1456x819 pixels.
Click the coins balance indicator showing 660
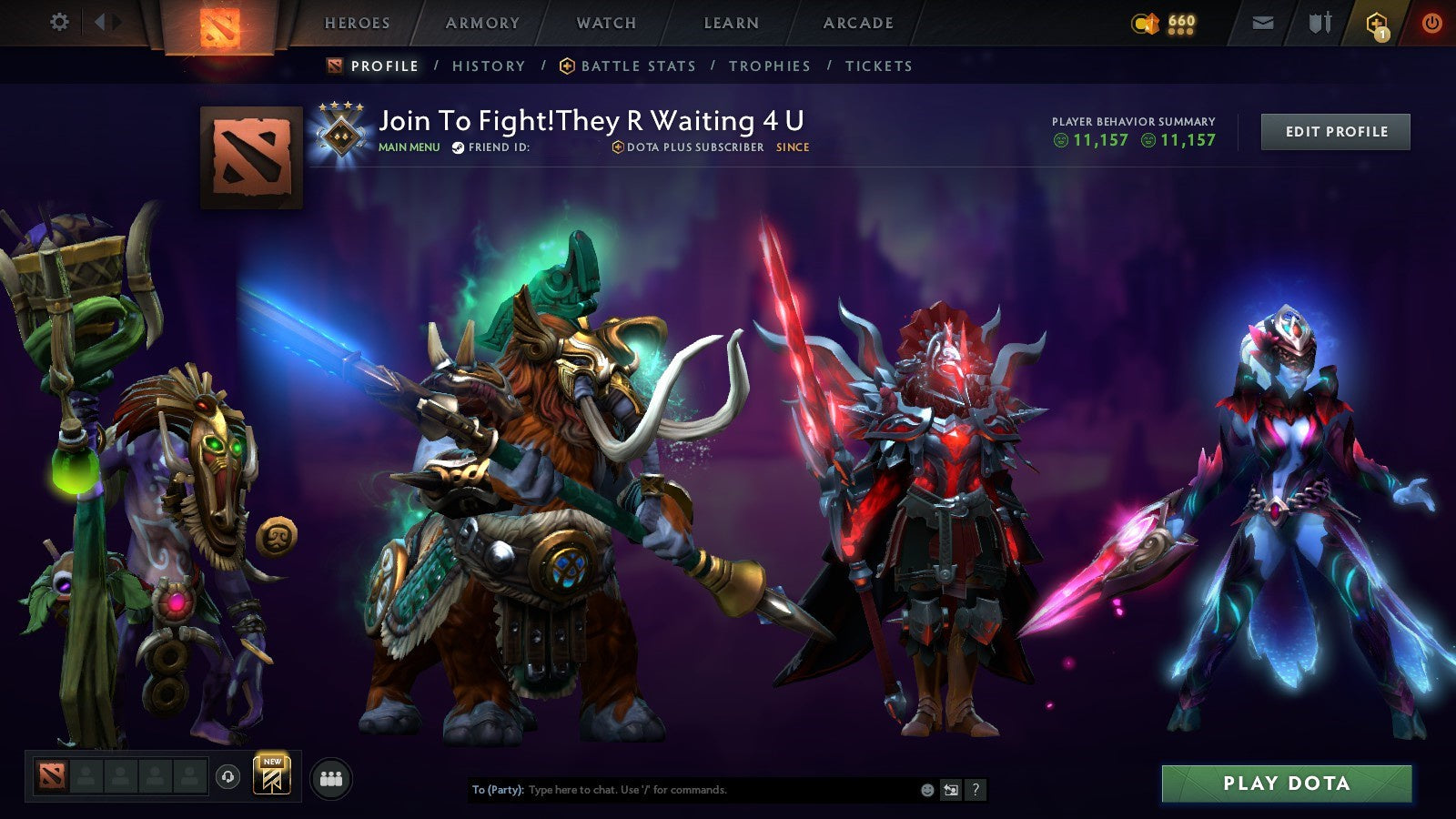point(1165,21)
